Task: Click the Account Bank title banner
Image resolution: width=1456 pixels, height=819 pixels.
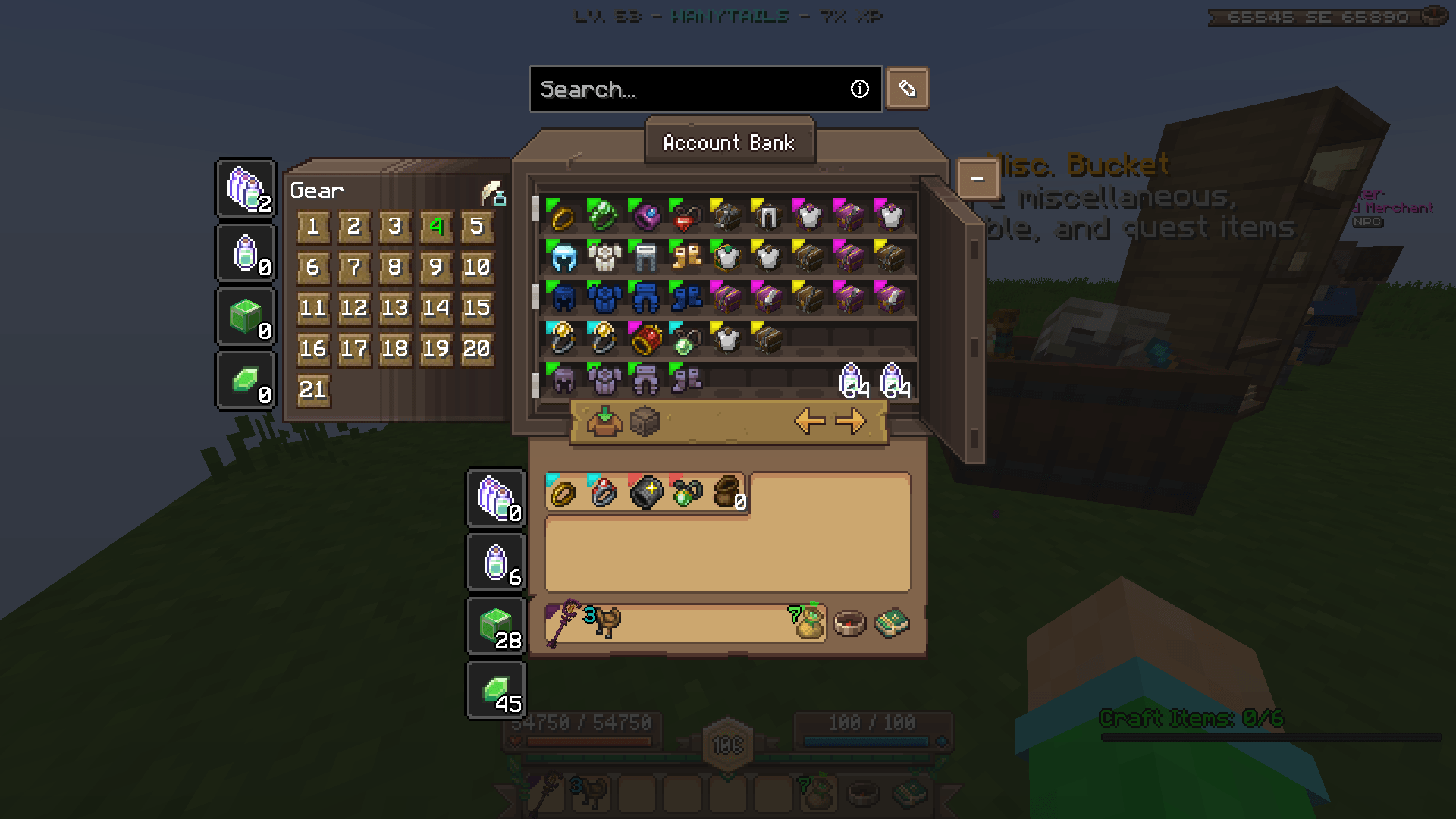Action: pos(729,143)
